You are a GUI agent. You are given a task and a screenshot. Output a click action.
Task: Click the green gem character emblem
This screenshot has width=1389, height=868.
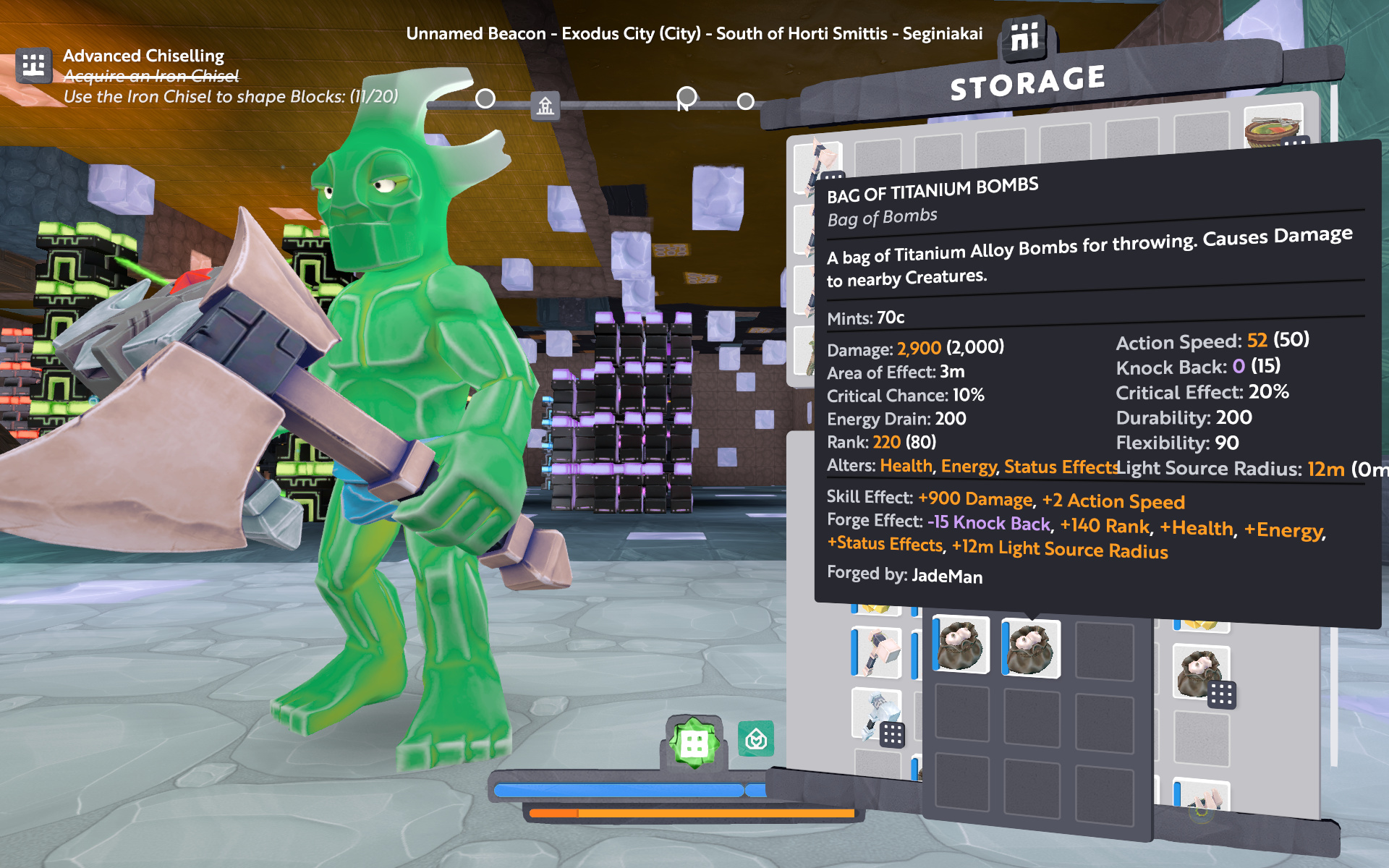click(694, 742)
